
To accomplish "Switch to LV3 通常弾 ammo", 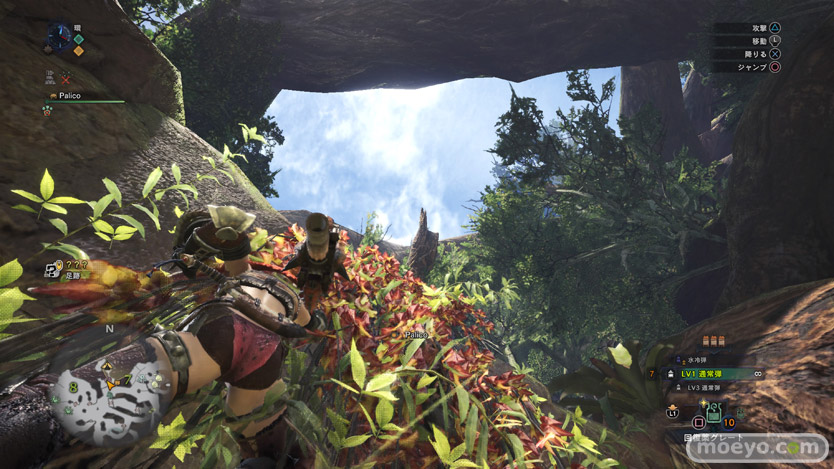I will [708, 386].
